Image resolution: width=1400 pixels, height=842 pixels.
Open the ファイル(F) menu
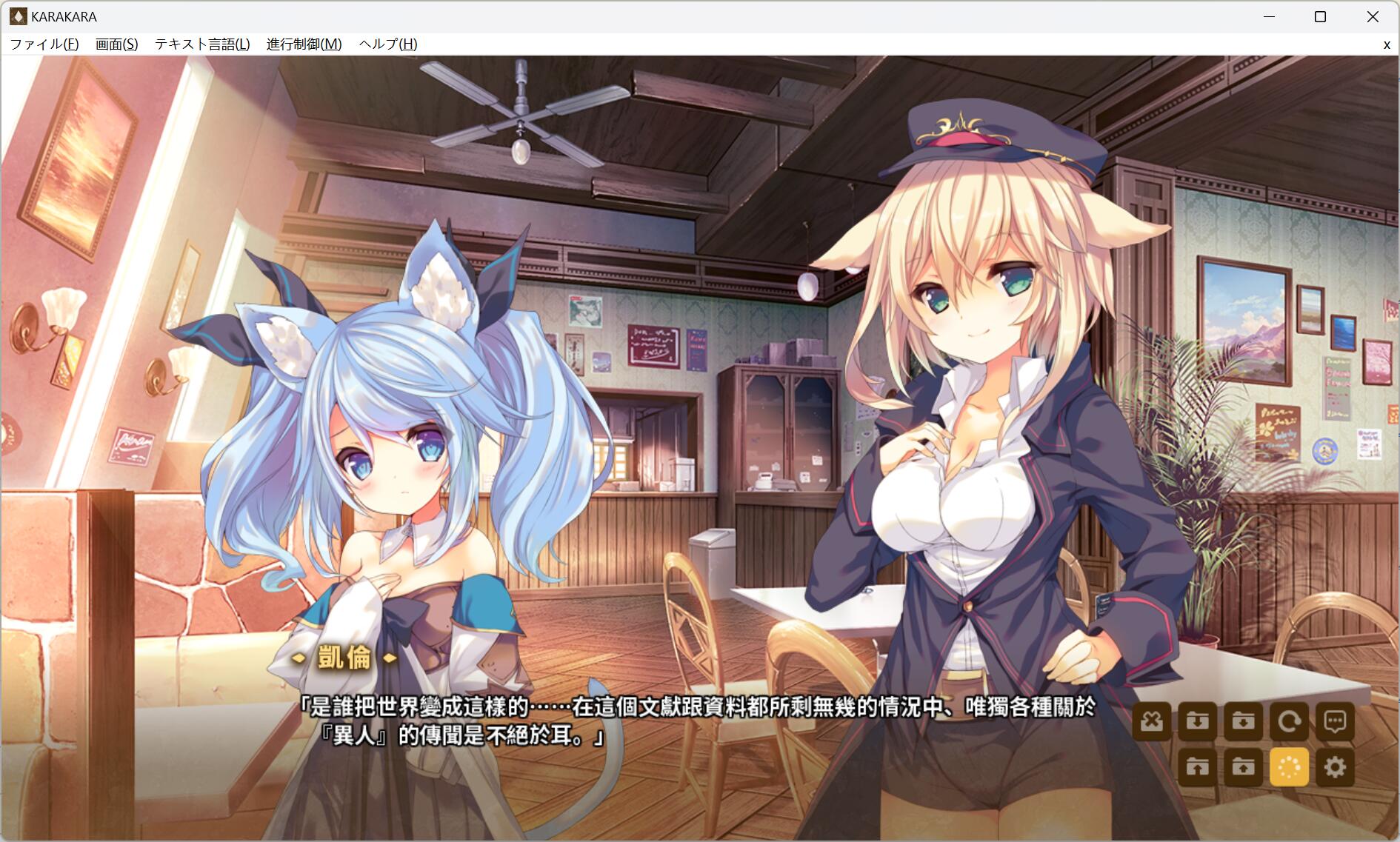44,44
